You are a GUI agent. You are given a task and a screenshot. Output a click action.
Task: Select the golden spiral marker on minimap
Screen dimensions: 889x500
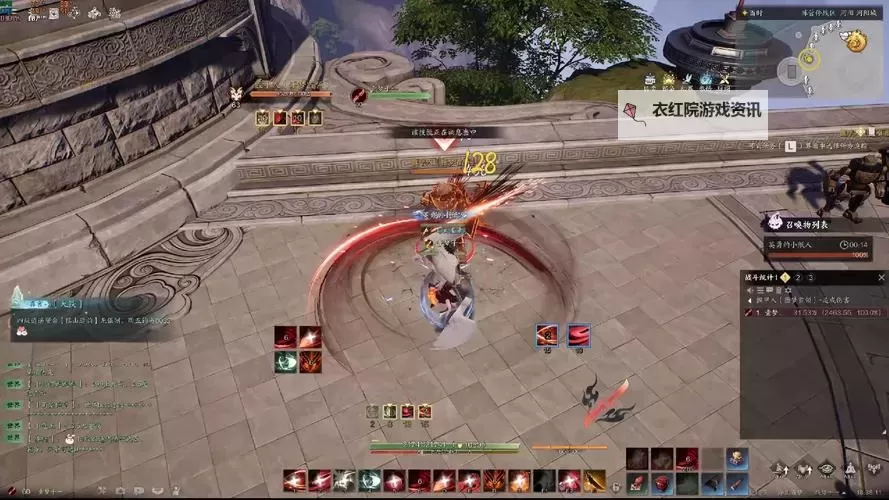[855, 41]
